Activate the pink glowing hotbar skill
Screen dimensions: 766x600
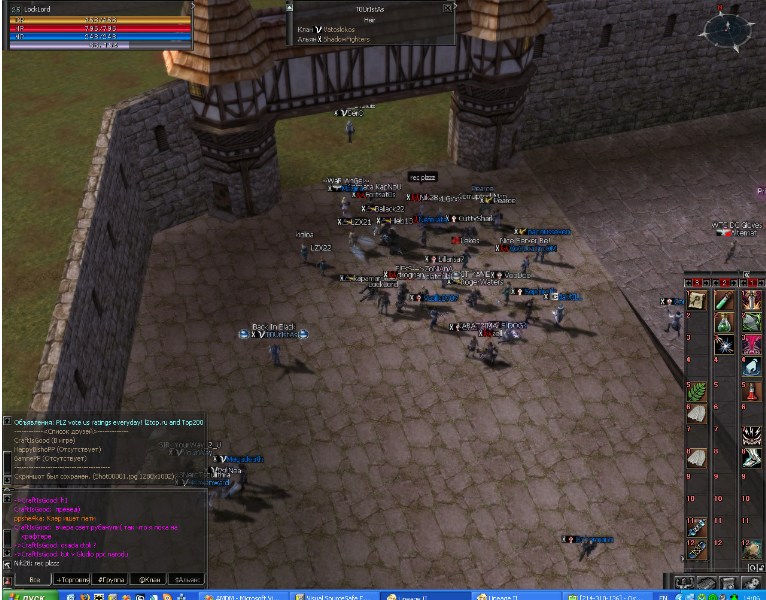pos(751,345)
